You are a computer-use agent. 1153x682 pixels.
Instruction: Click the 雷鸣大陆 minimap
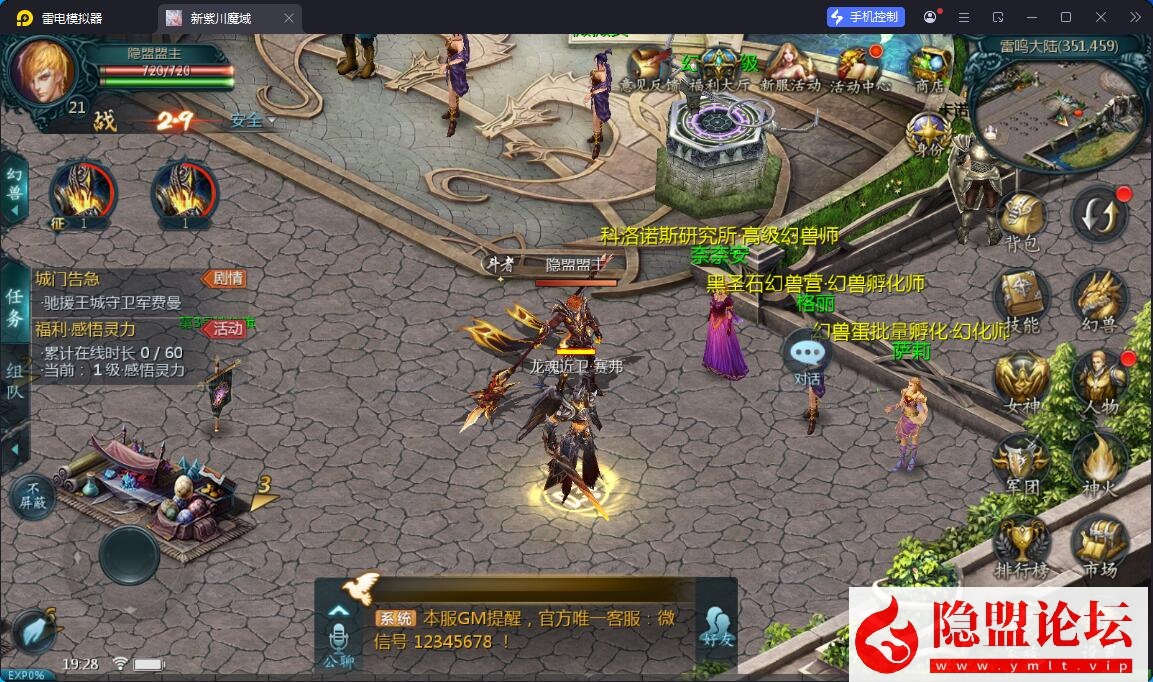point(1060,110)
